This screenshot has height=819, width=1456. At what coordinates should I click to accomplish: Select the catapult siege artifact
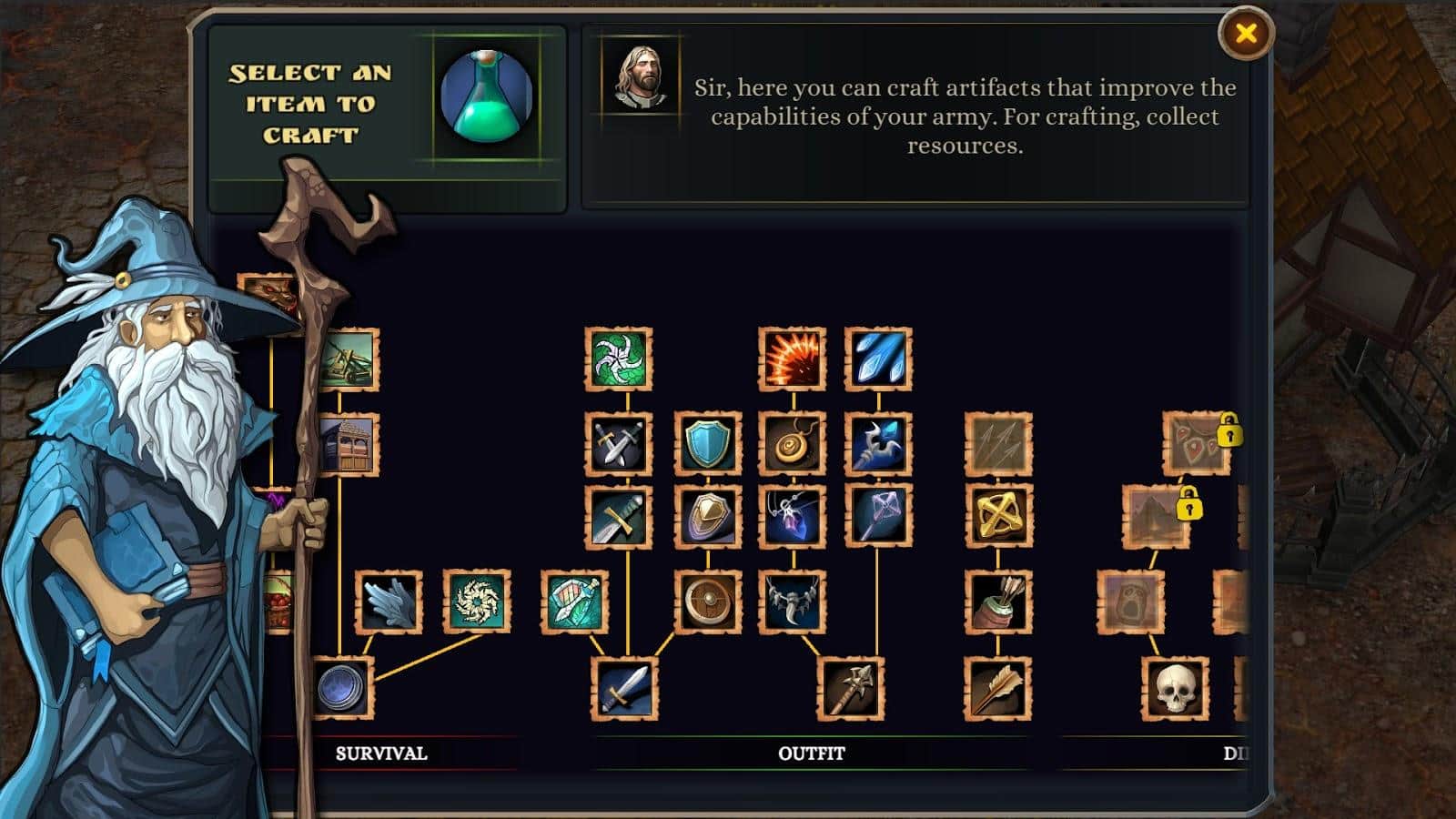point(350,359)
